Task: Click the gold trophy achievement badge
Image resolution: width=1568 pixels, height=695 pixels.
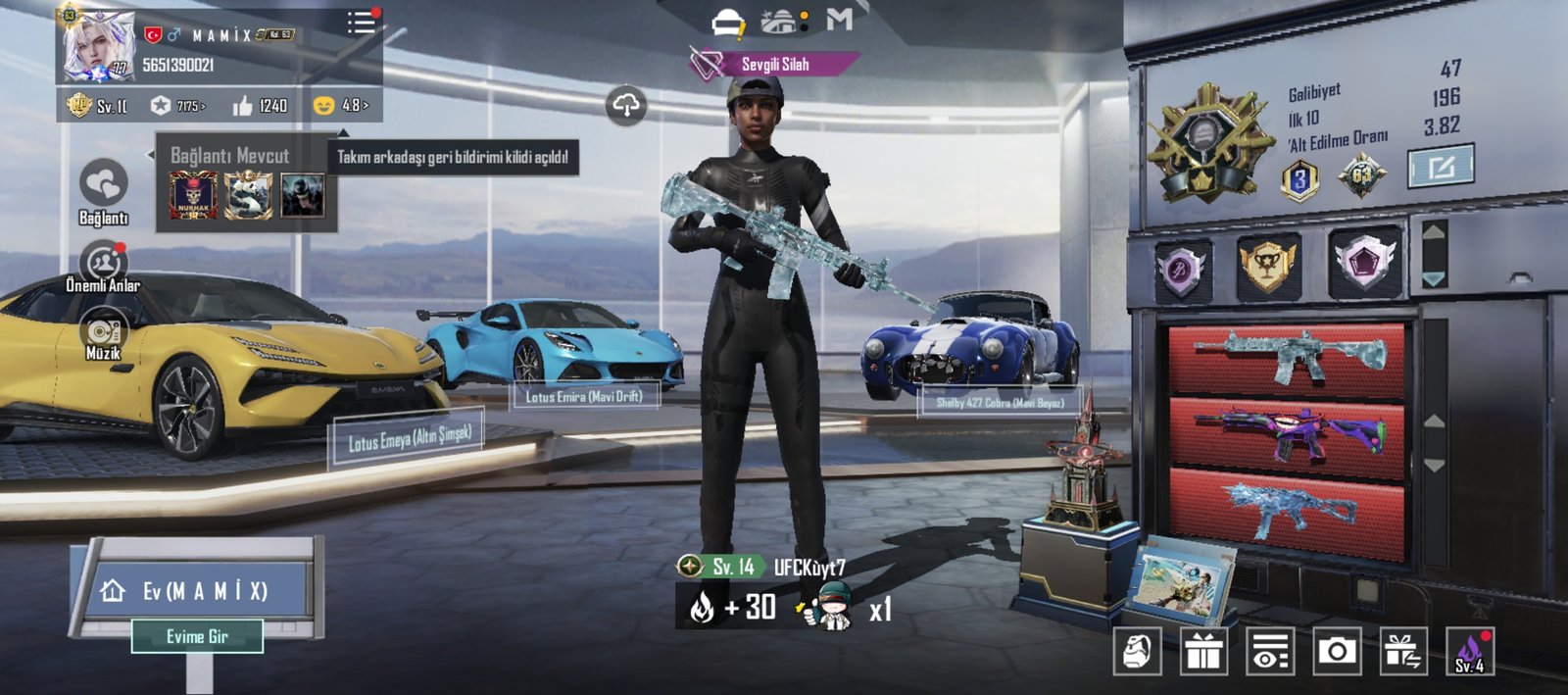Action: [x=1267, y=267]
